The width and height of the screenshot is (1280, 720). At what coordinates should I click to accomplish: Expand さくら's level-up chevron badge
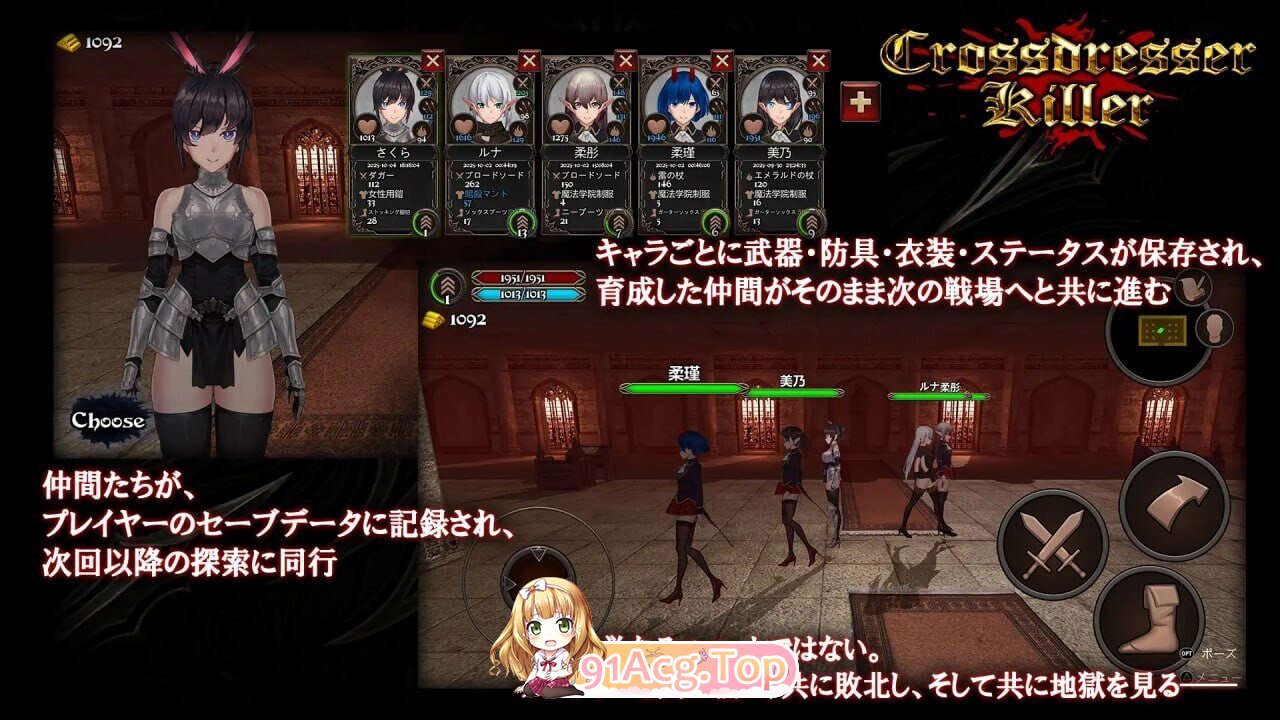[425, 221]
